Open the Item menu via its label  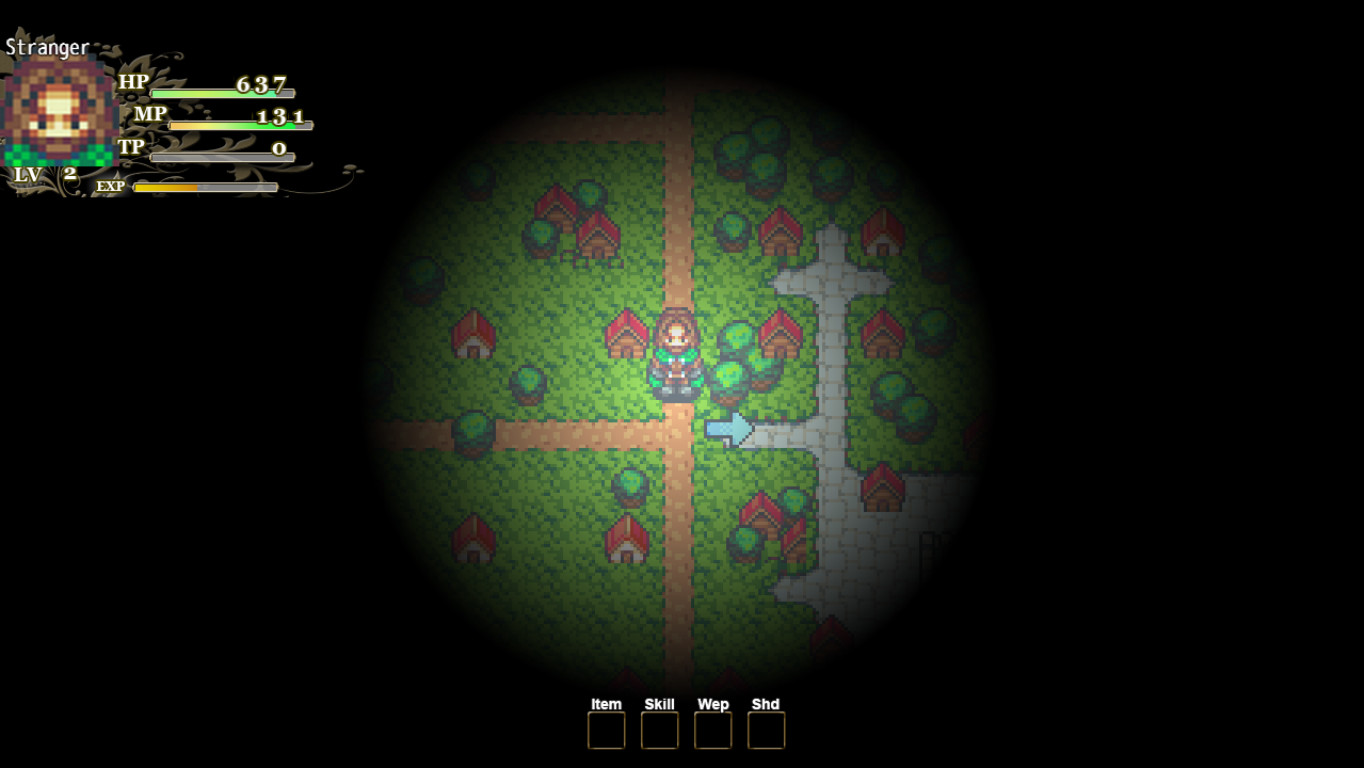pos(605,704)
